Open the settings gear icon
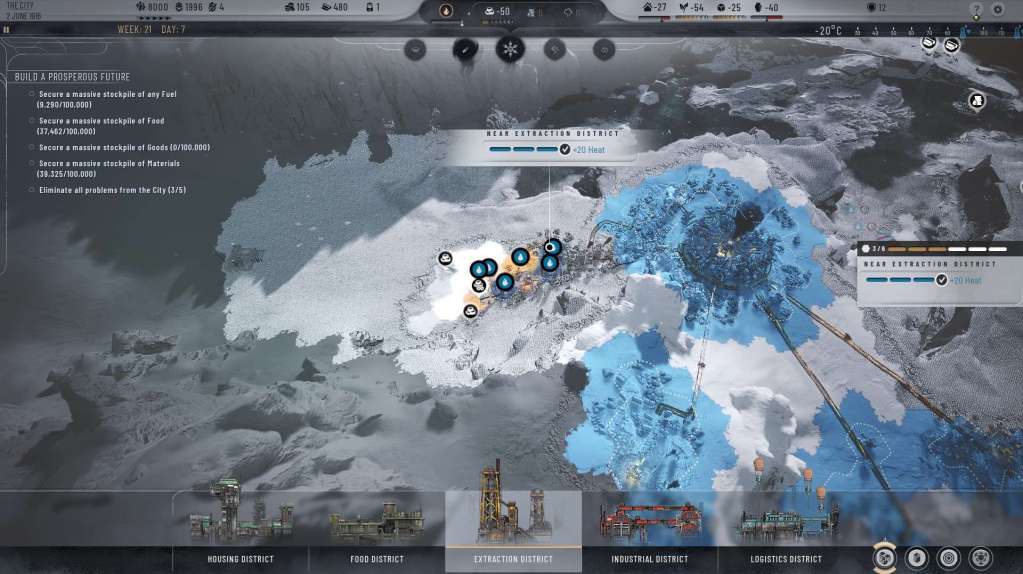Screen dimensions: 1023x574 coord(997,9)
